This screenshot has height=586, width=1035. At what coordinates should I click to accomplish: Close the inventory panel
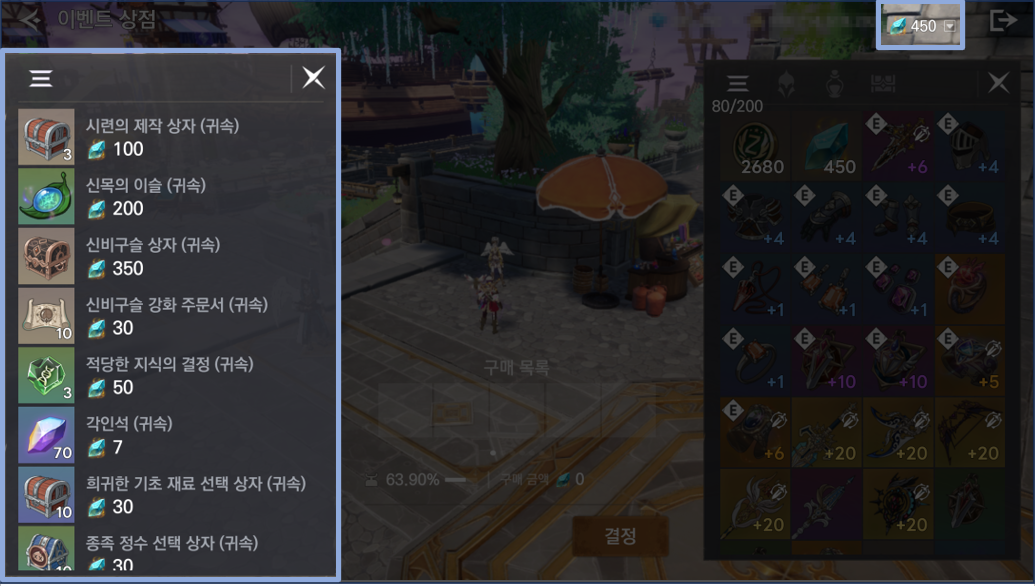click(998, 83)
